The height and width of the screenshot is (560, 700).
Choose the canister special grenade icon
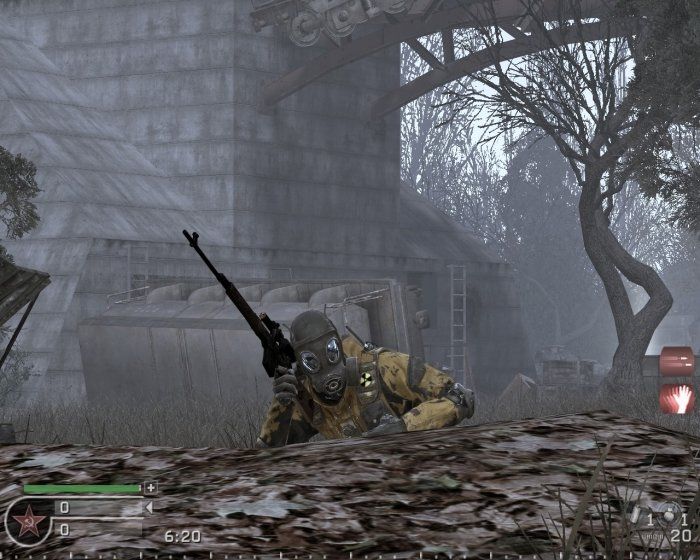click(x=638, y=512)
